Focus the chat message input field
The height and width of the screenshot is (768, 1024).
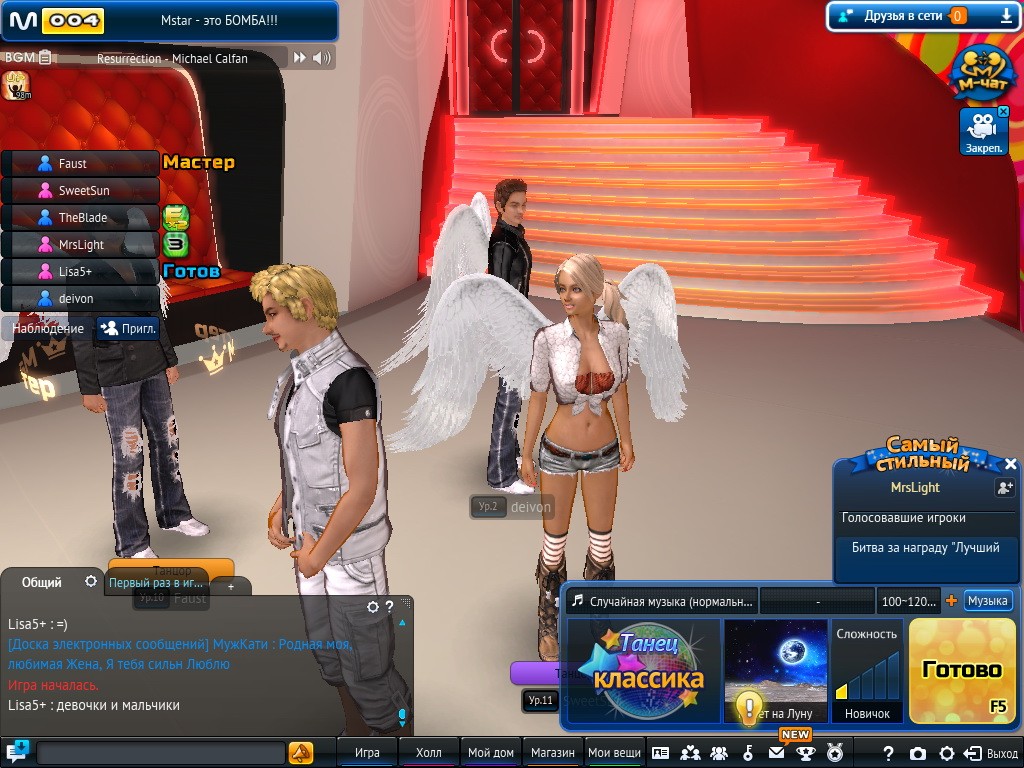tap(160, 753)
